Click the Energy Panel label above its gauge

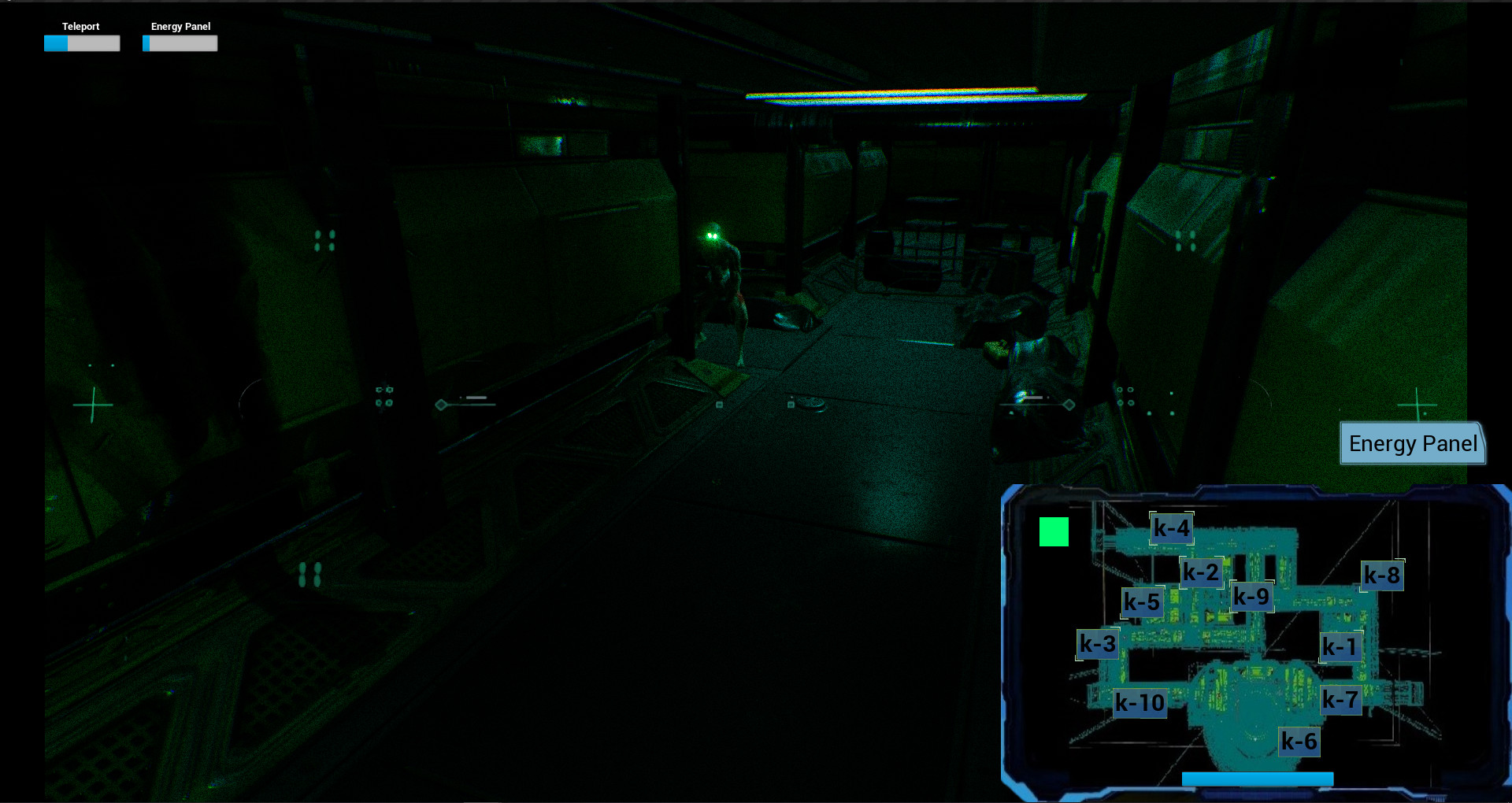coord(180,26)
